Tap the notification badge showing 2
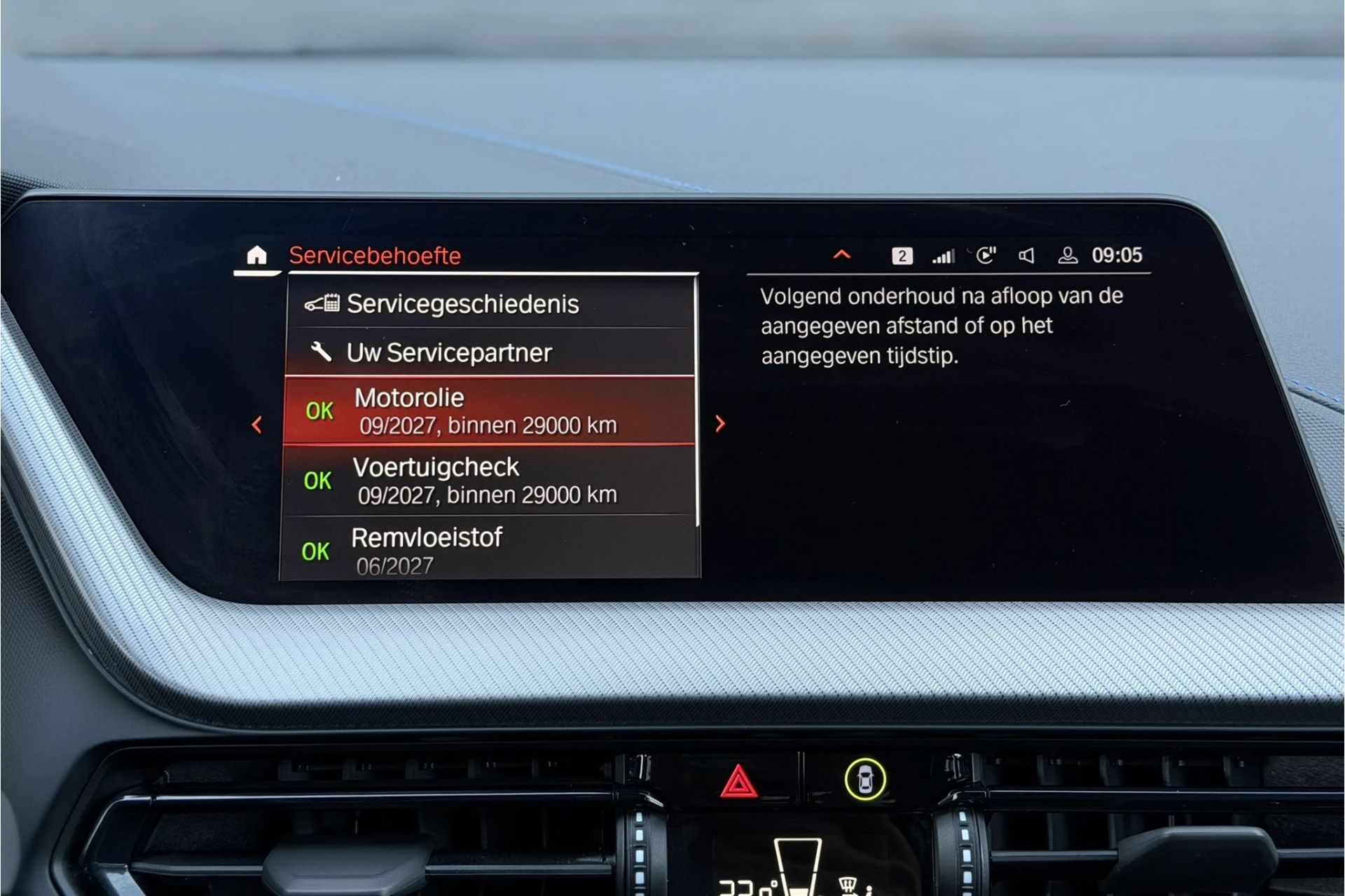The height and width of the screenshot is (896, 1345). 902,255
